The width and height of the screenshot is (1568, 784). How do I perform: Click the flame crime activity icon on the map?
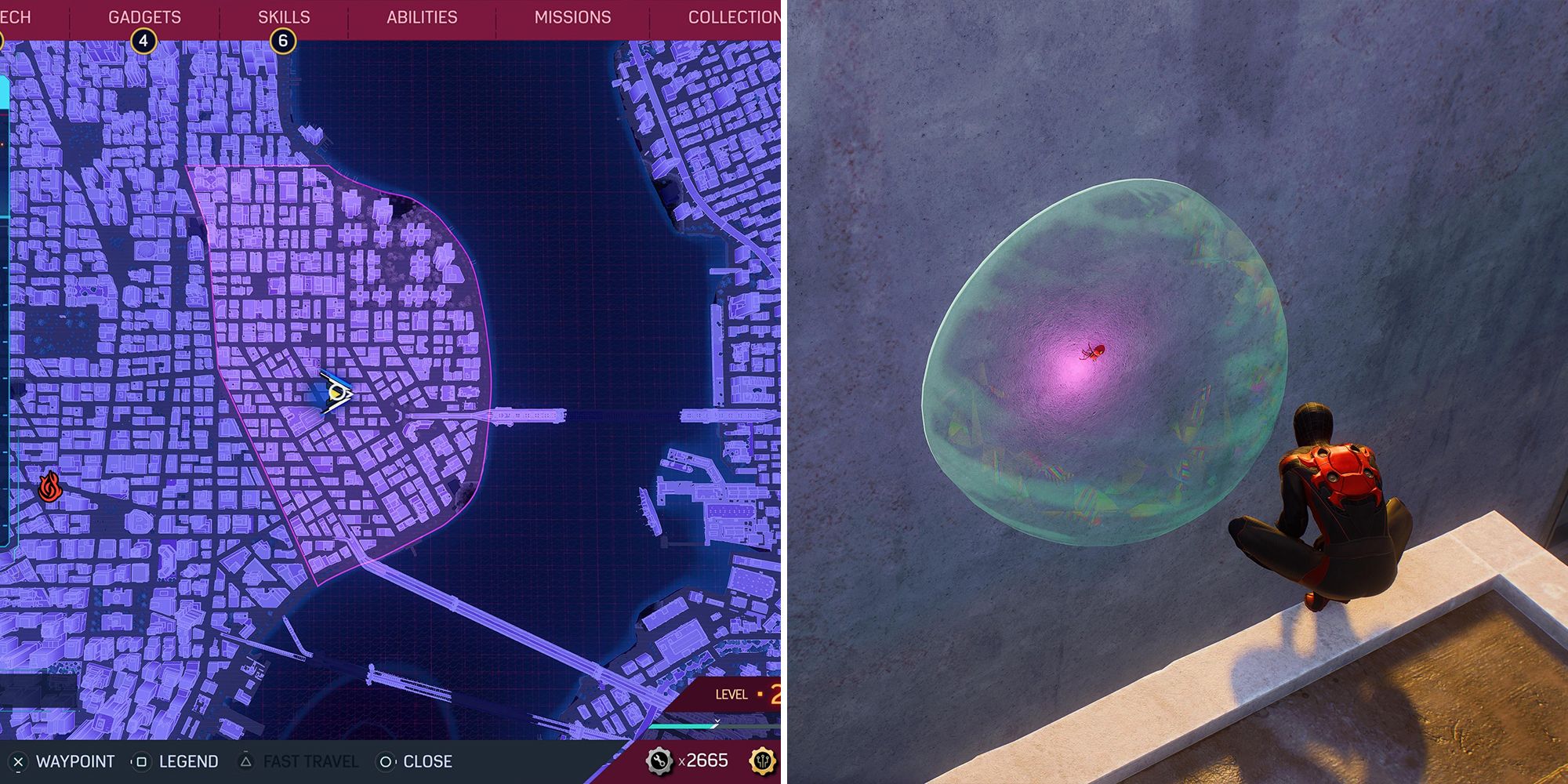[49, 488]
